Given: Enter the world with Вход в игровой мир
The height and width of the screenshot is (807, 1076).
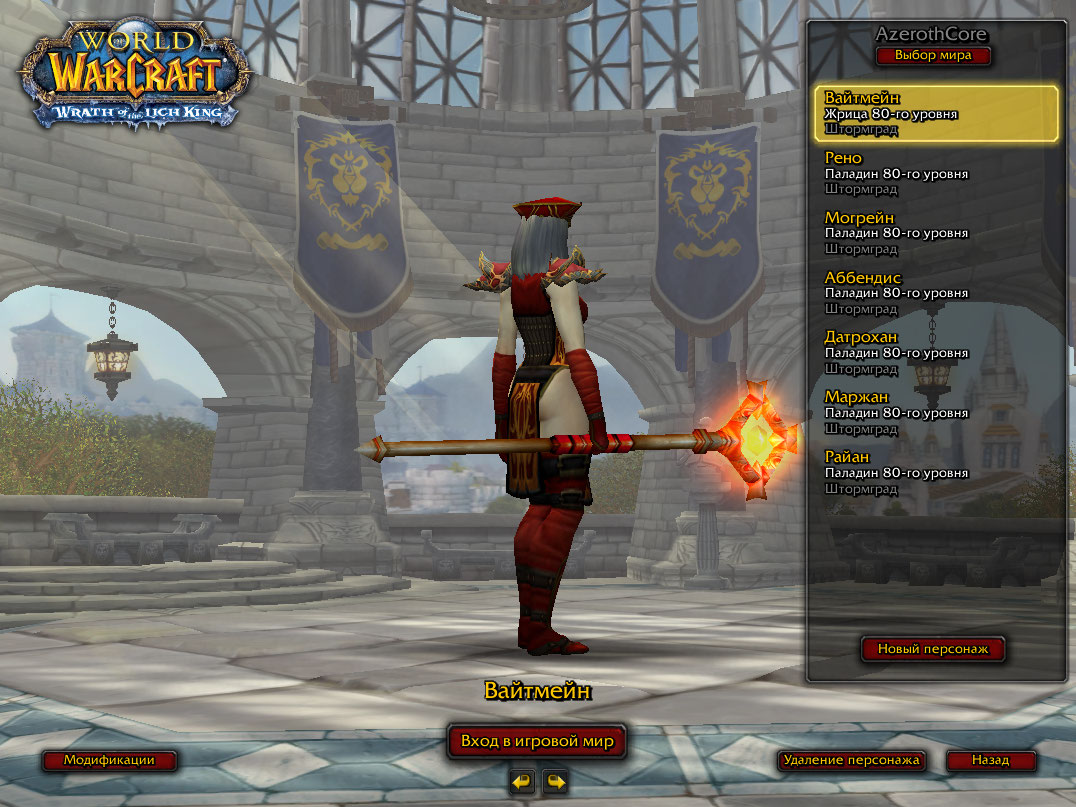Looking at the screenshot, I should (x=537, y=742).
